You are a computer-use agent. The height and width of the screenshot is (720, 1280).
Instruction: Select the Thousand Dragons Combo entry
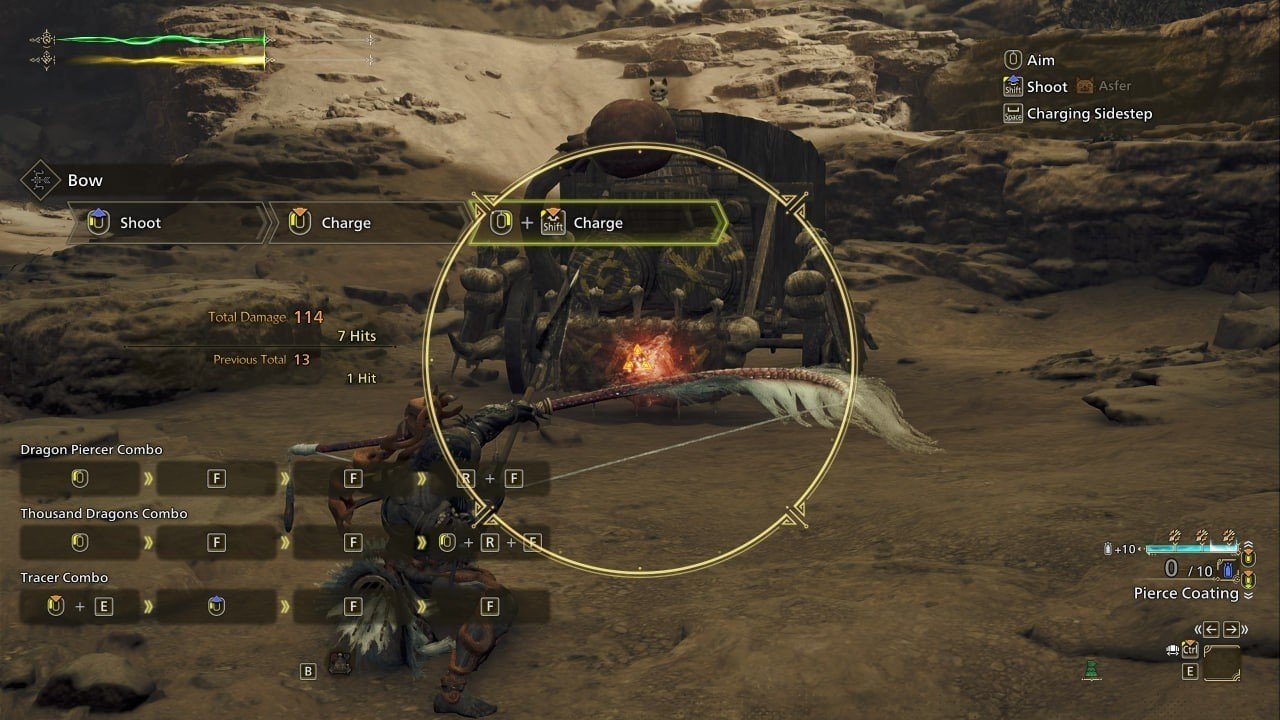(104, 514)
